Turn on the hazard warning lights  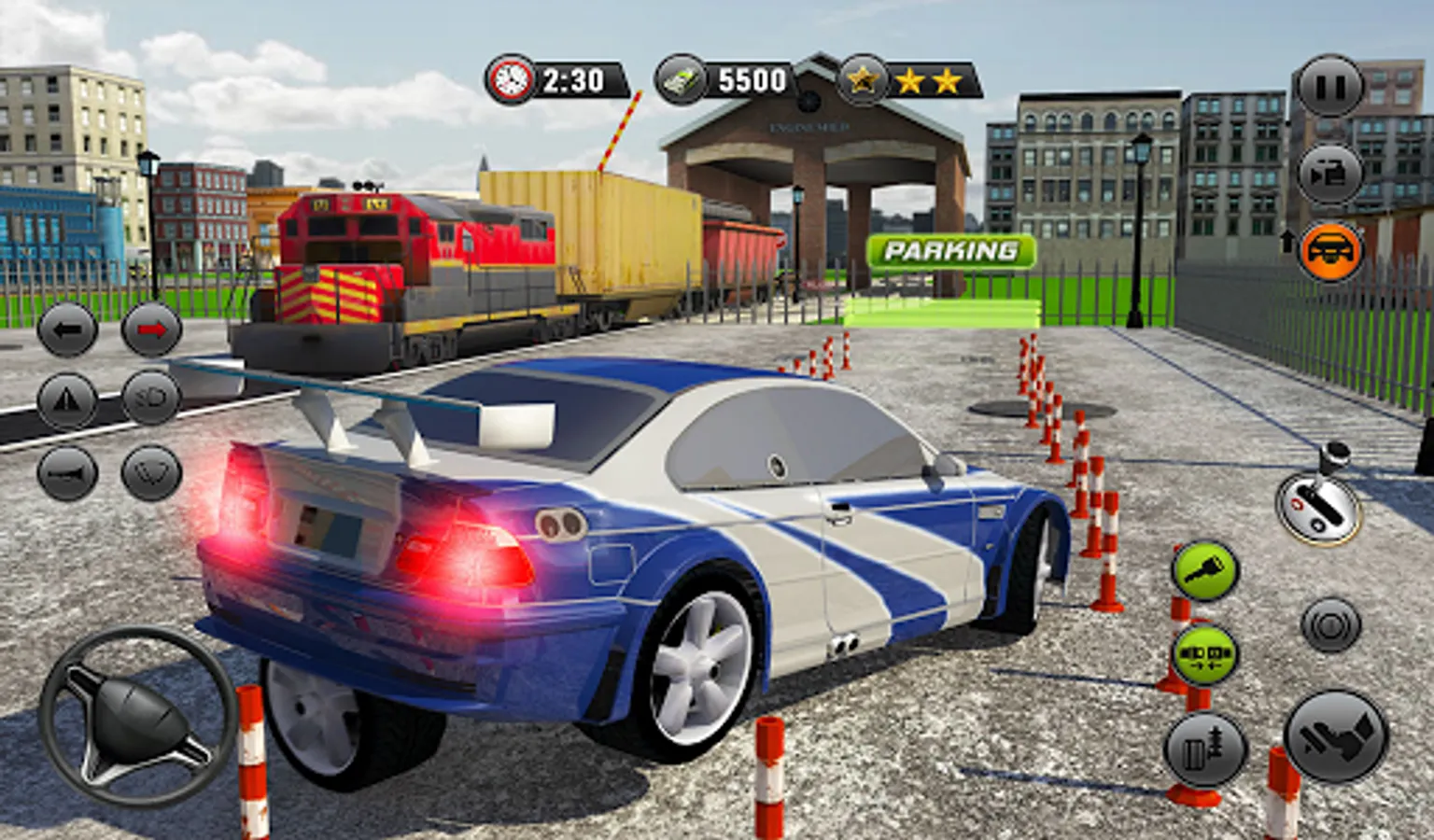click(x=67, y=400)
